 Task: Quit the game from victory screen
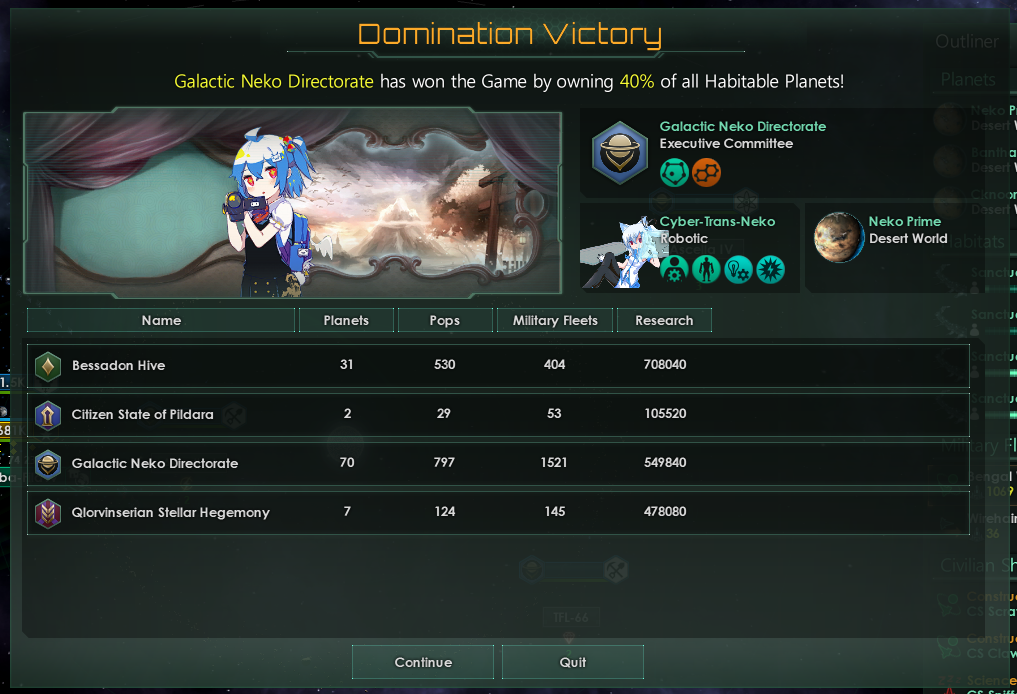pyautogui.click(x=573, y=662)
